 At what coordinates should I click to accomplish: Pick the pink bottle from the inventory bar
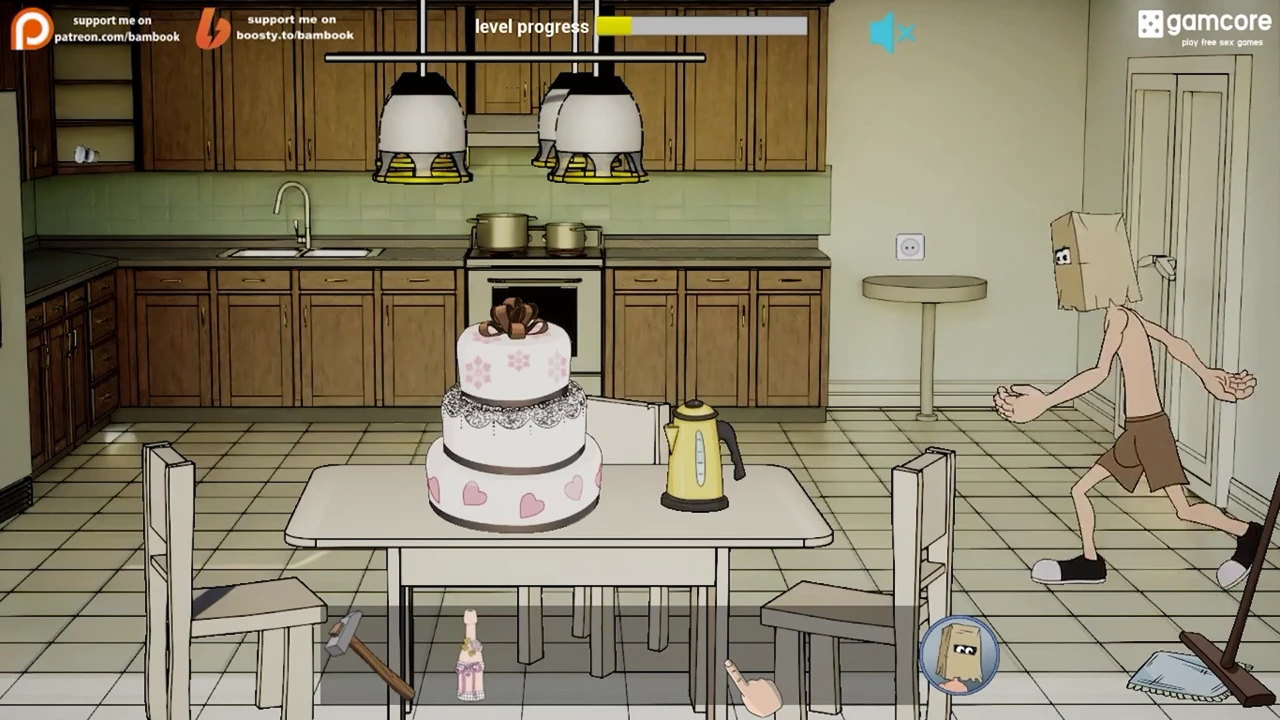tap(470, 656)
